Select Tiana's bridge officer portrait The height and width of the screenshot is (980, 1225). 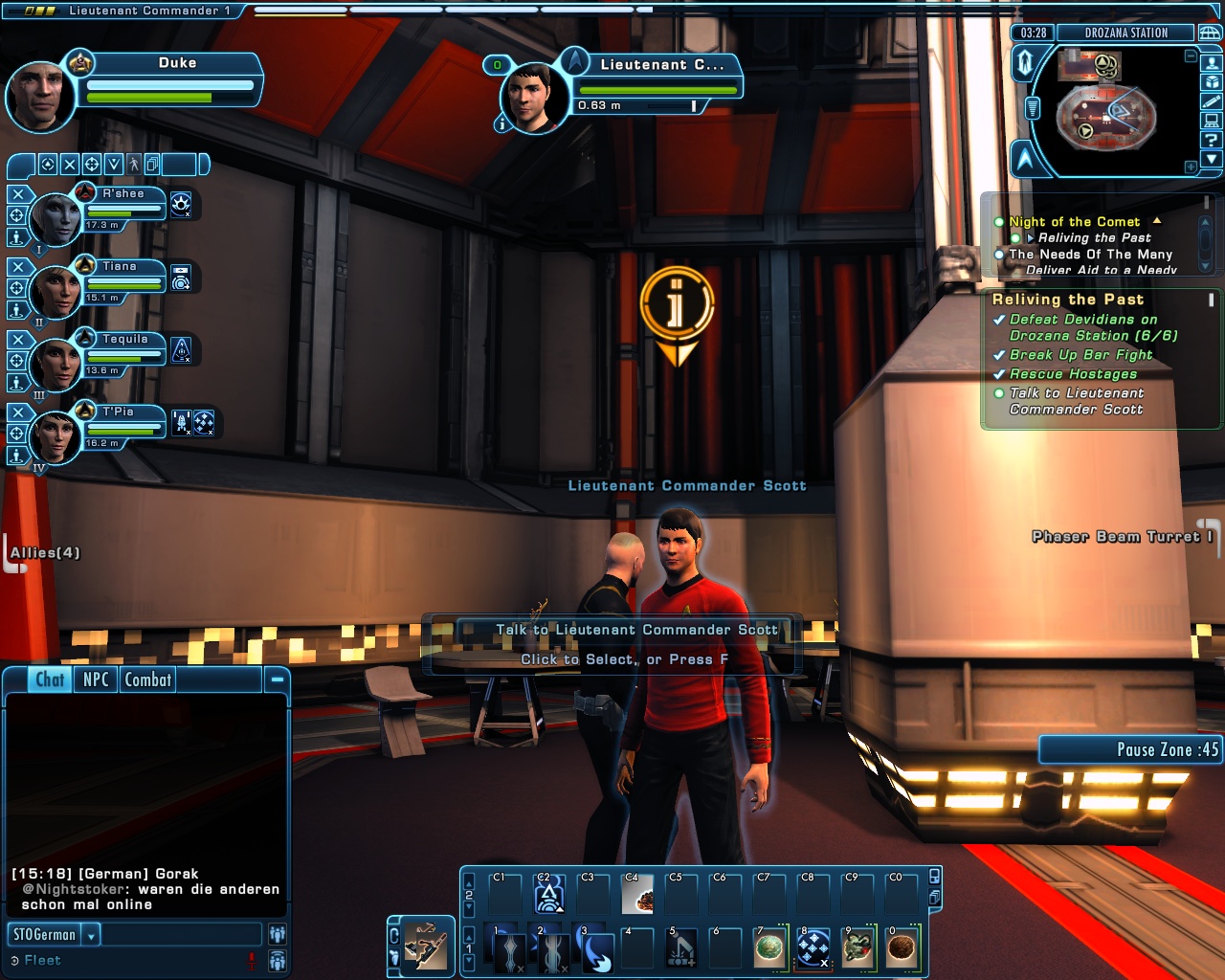pyautogui.click(x=56, y=290)
